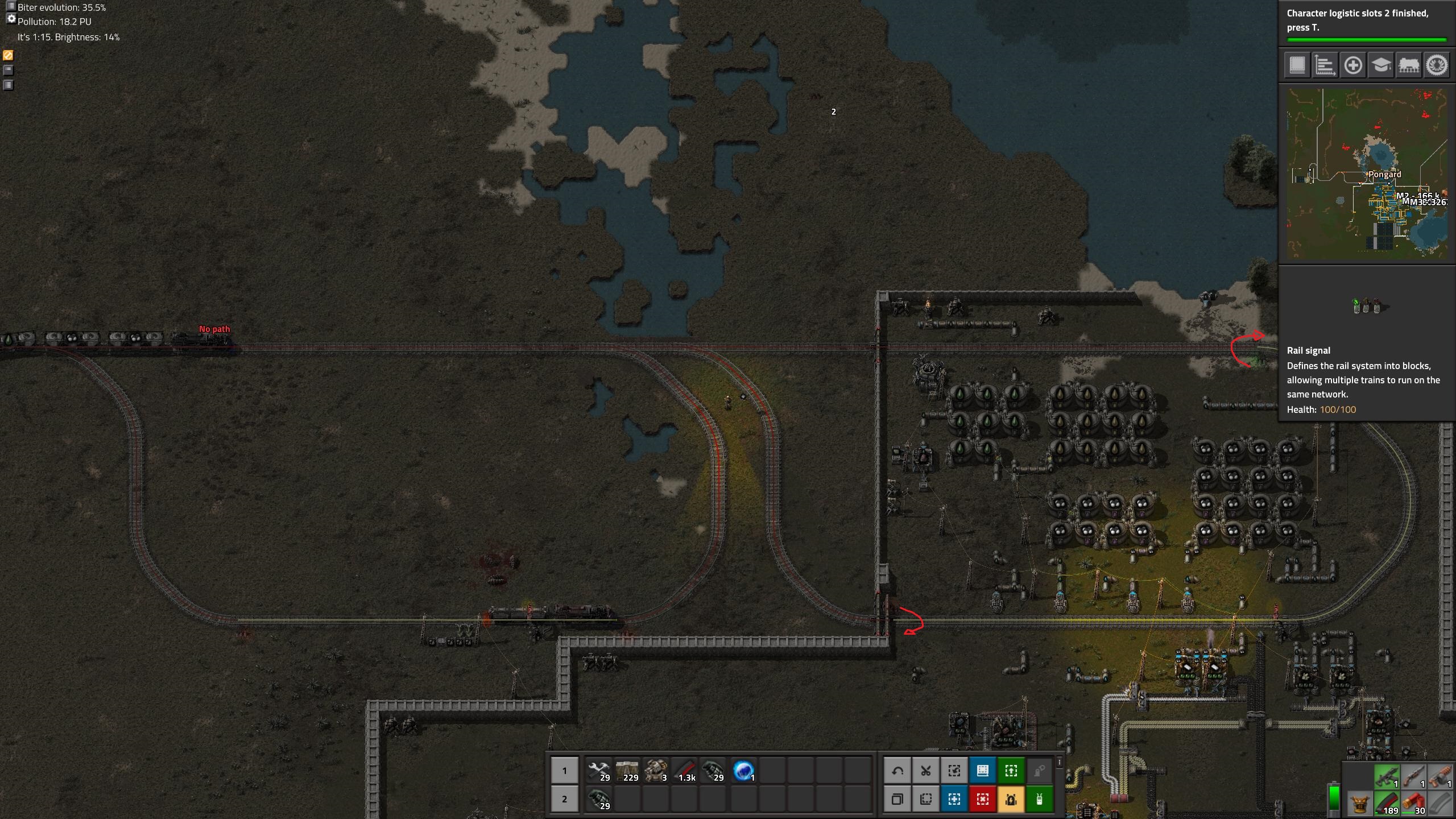1456x819 pixels.
Task: Click the undo arrow shortcut
Action: pyautogui.click(x=897, y=771)
